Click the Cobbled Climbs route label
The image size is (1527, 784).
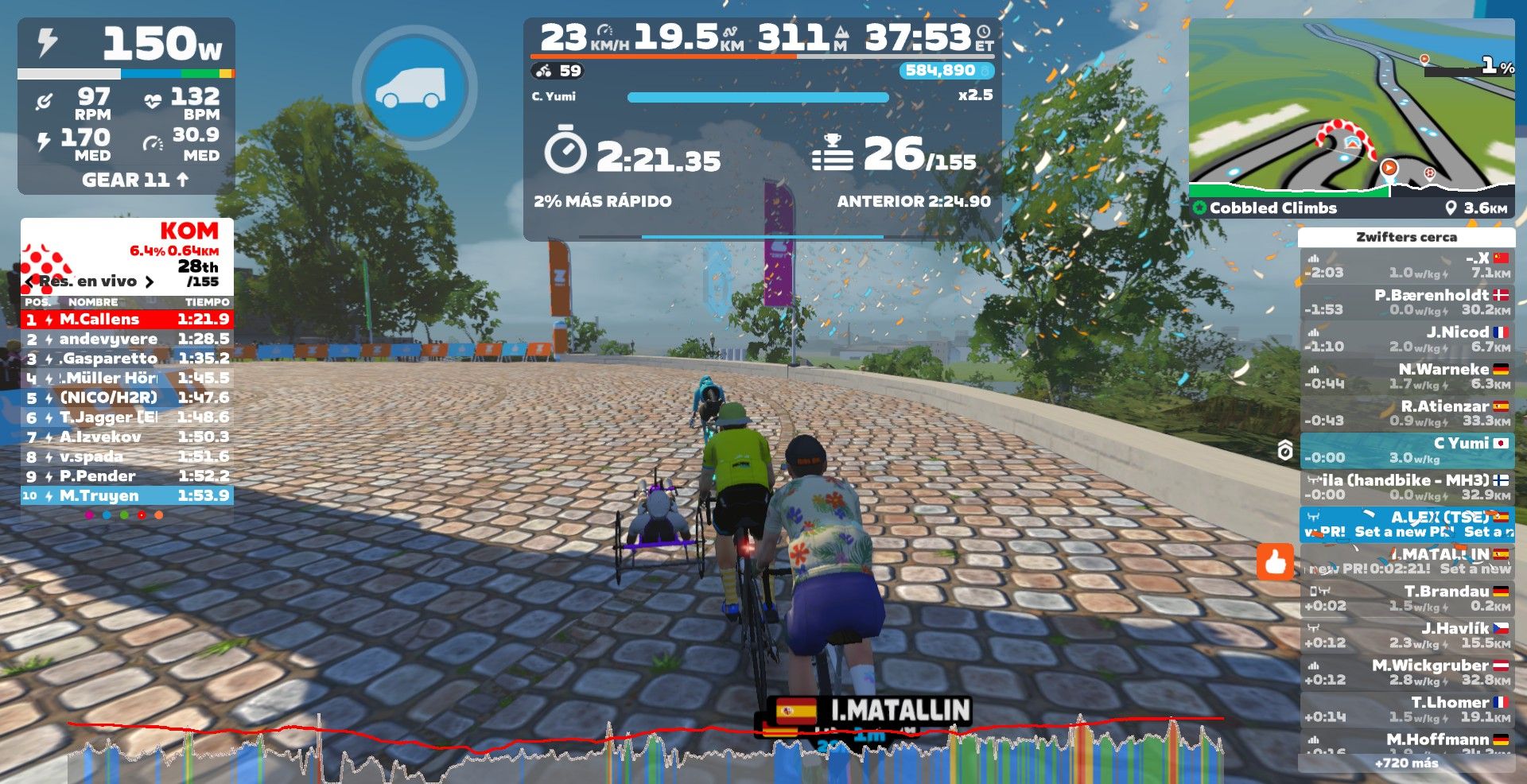point(1272,208)
